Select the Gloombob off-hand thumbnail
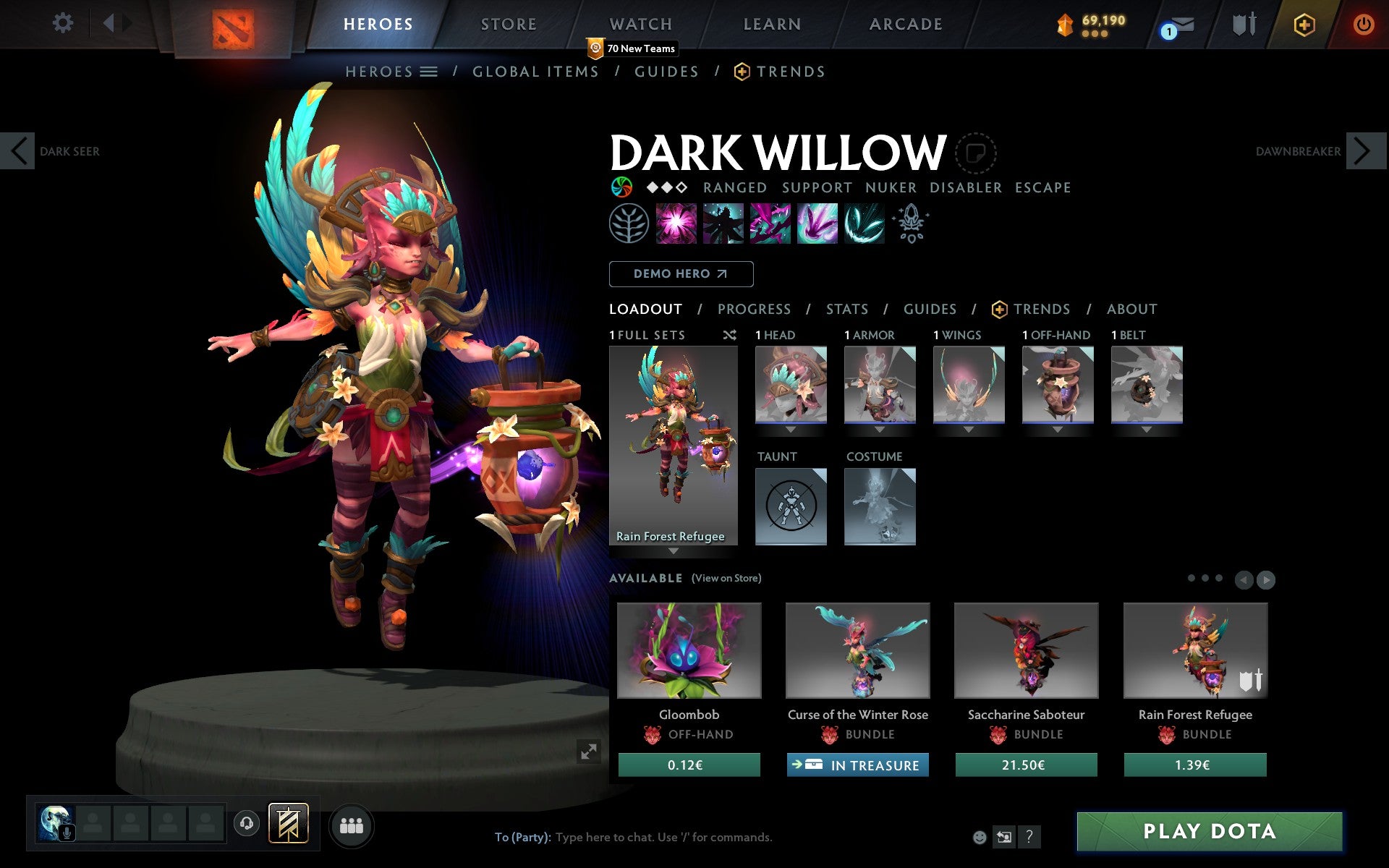Image resolution: width=1389 pixels, height=868 pixels. [688, 650]
